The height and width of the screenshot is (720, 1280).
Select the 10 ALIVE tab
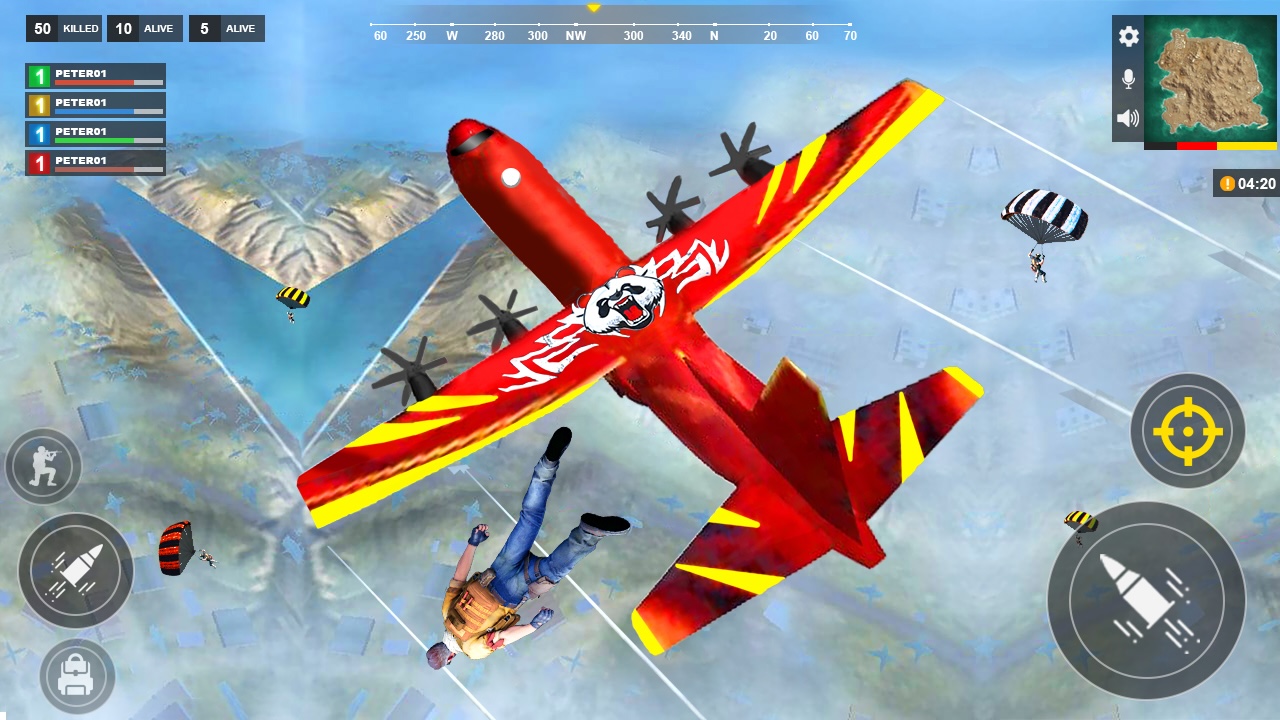coord(144,28)
